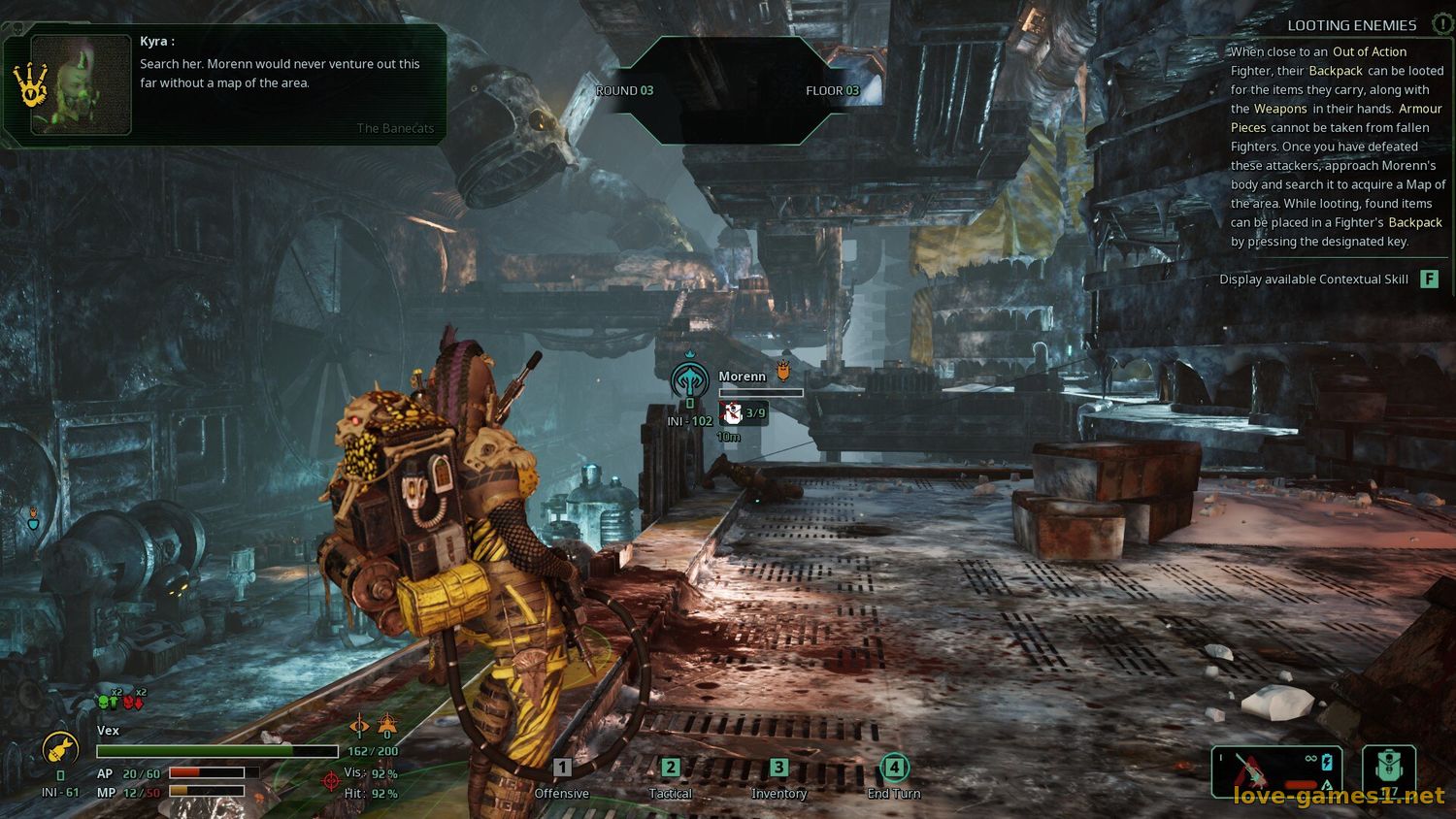Click Kyra's portrait in the dialogue box
The image size is (1456, 819).
82,84
